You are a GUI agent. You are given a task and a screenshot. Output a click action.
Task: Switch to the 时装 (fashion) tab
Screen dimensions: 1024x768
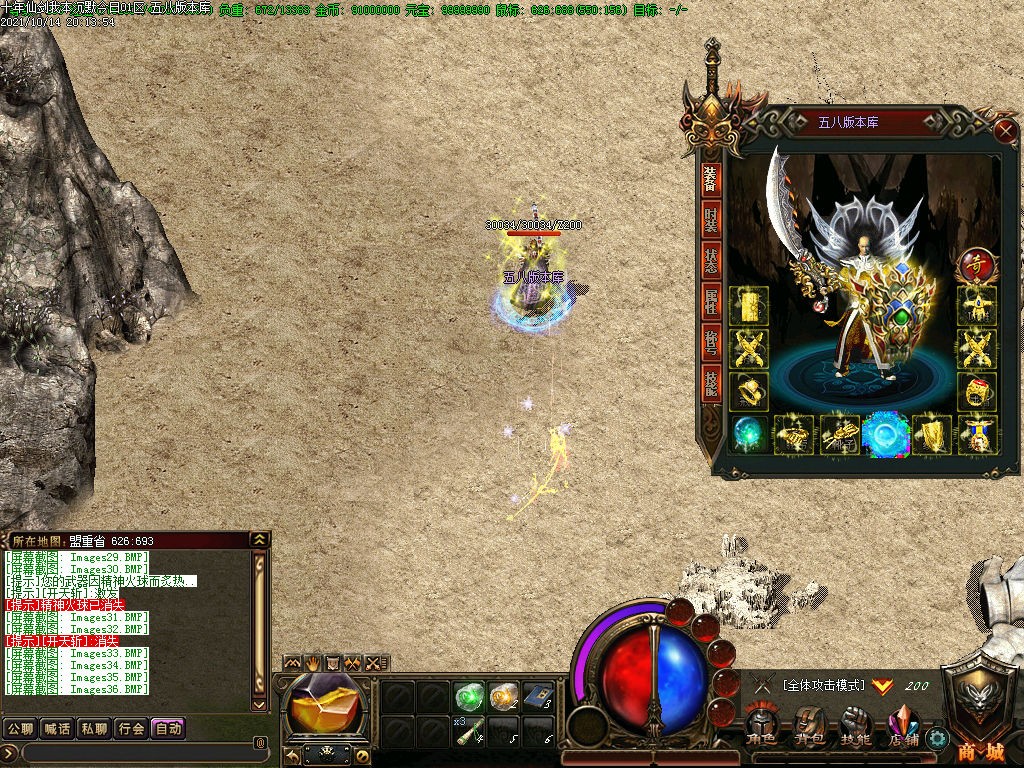(x=711, y=221)
